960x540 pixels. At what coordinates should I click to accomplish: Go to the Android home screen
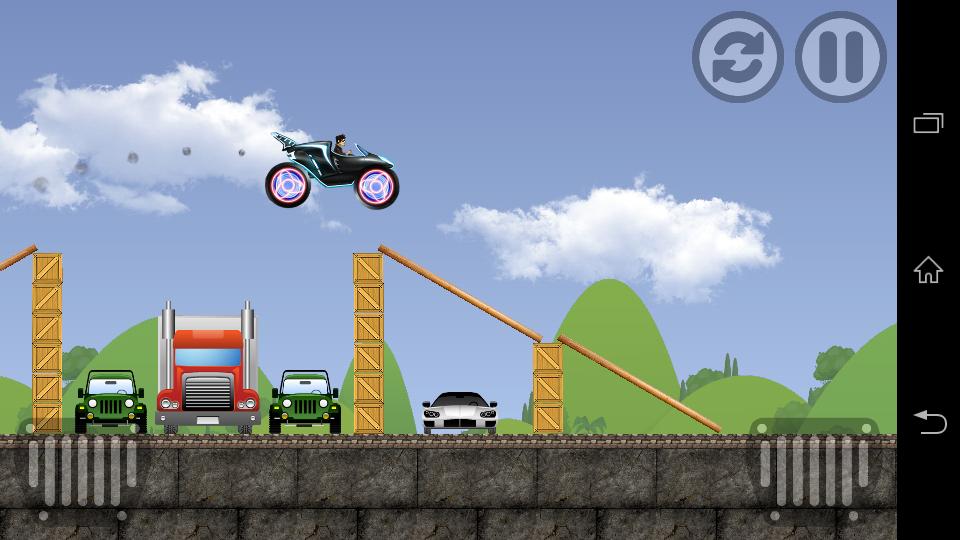click(x=928, y=270)
